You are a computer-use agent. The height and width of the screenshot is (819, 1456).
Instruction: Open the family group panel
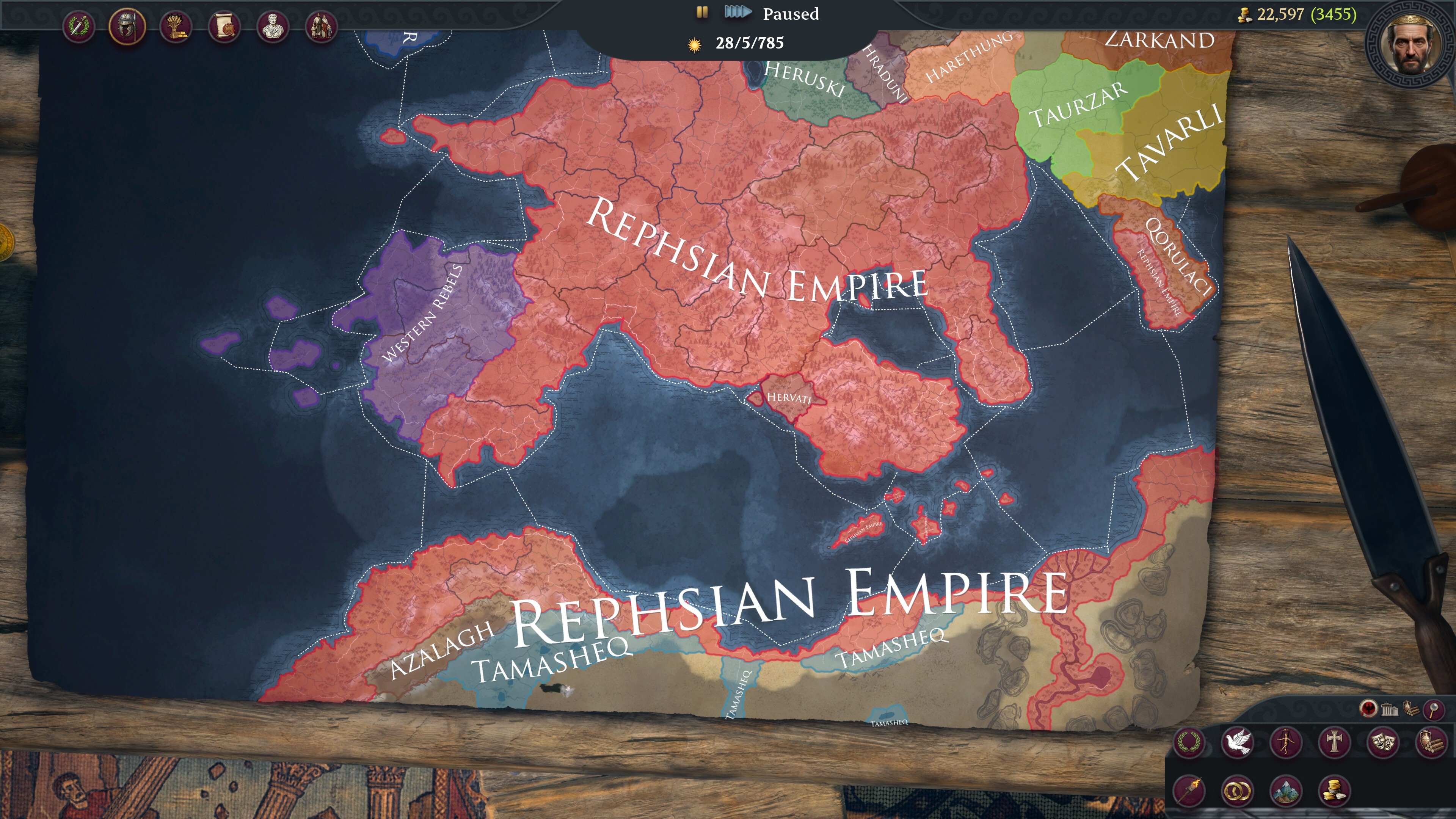[321, 26]
